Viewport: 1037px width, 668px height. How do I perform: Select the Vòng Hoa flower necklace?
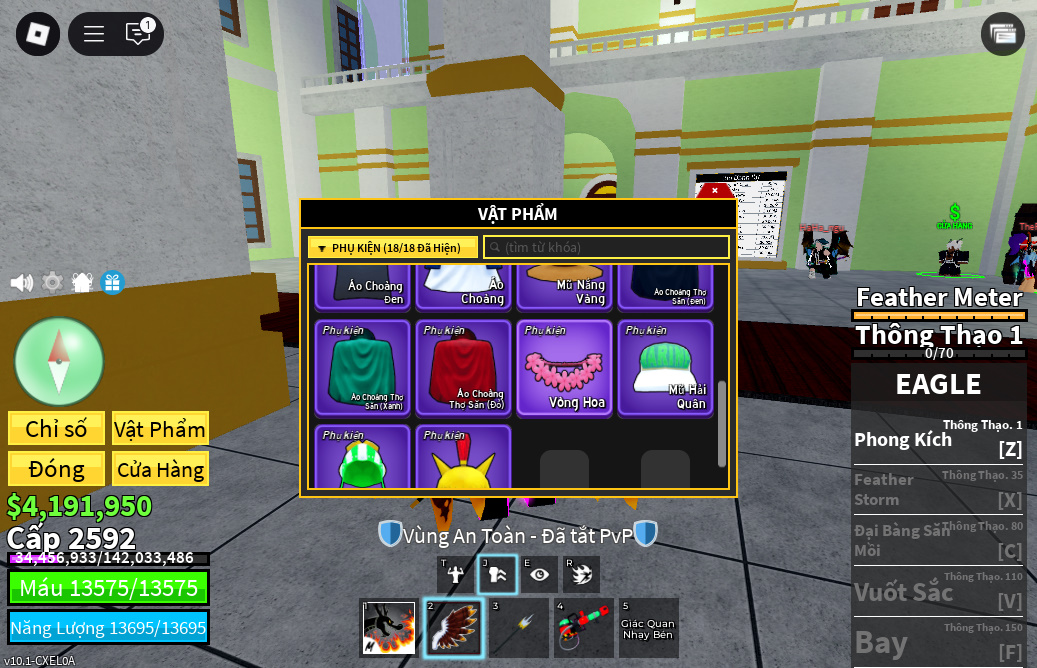(564, 367)
